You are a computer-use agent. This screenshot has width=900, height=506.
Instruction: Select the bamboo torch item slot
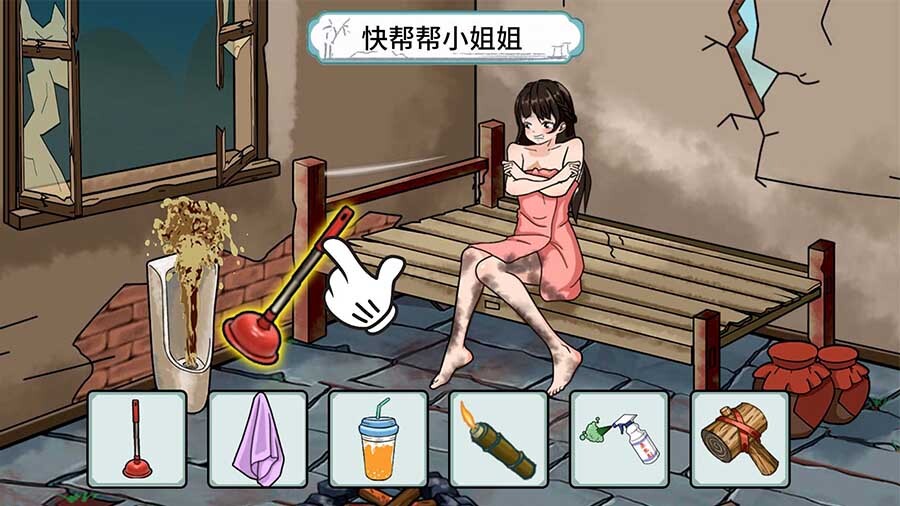[498, 439]
